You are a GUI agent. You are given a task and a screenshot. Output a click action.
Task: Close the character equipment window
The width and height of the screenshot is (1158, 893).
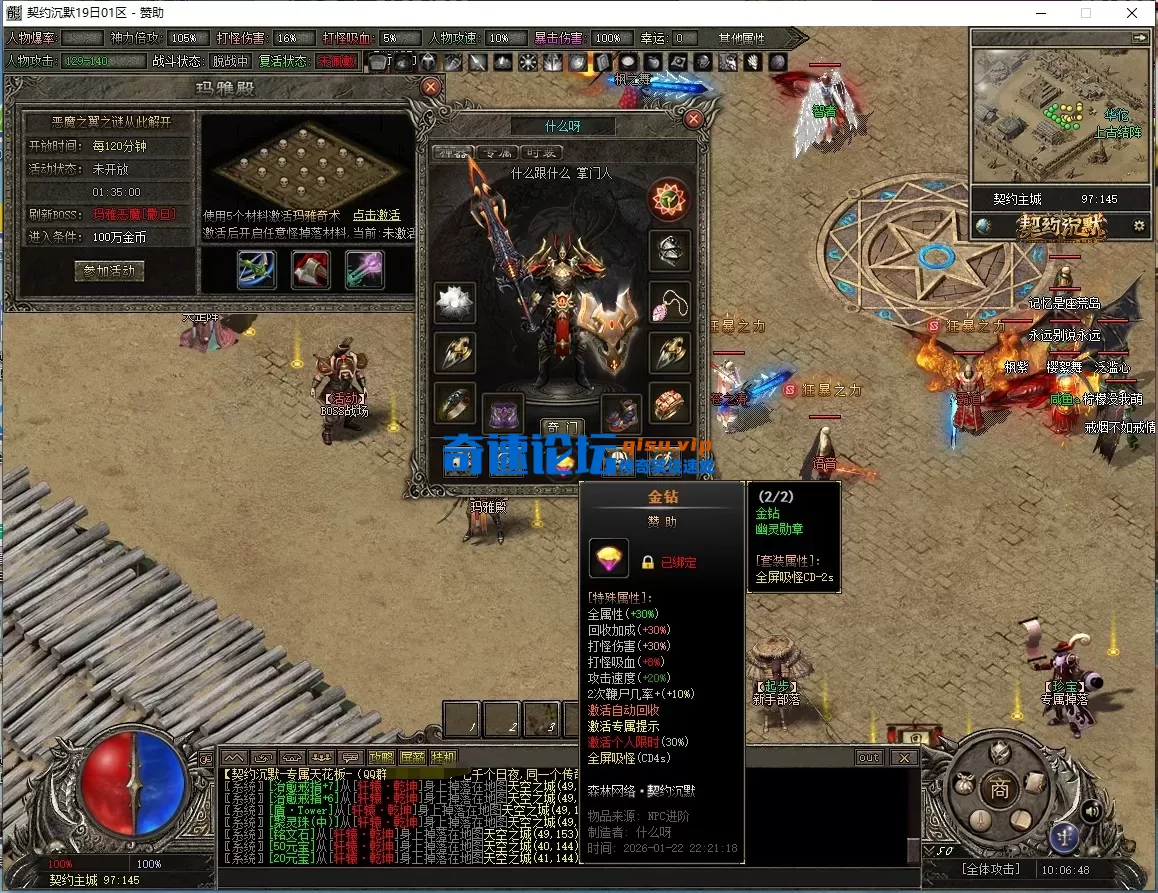[x=693, y=118]
